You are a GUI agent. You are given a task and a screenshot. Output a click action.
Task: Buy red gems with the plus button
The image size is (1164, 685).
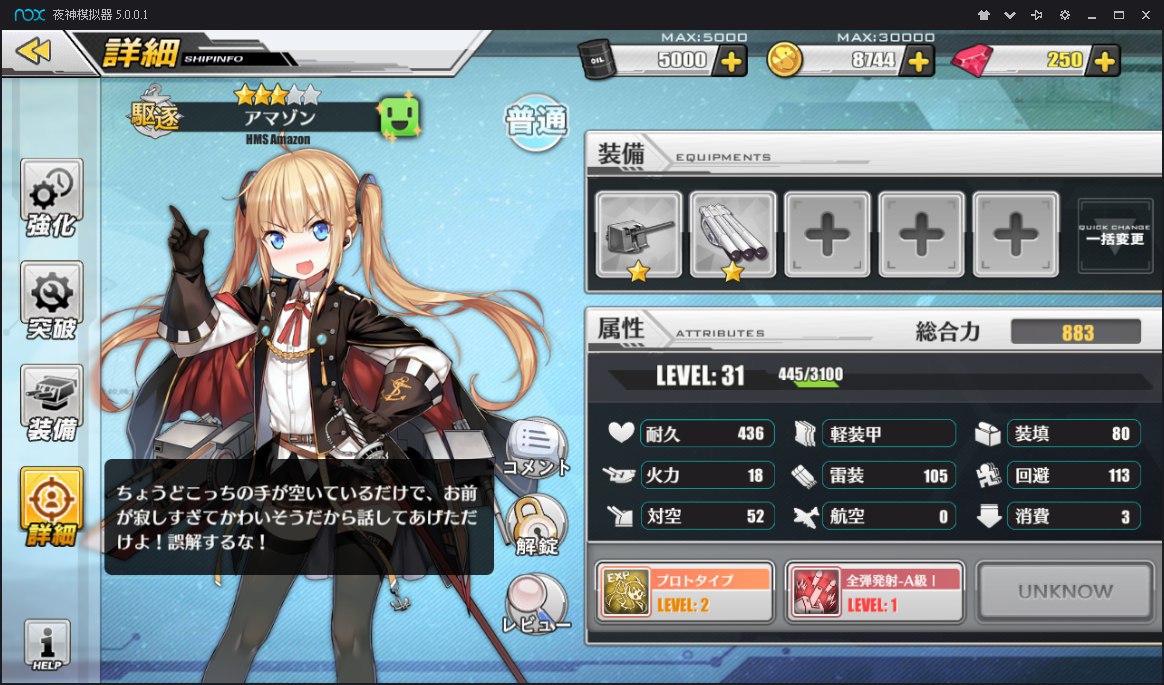[1104, 61]
